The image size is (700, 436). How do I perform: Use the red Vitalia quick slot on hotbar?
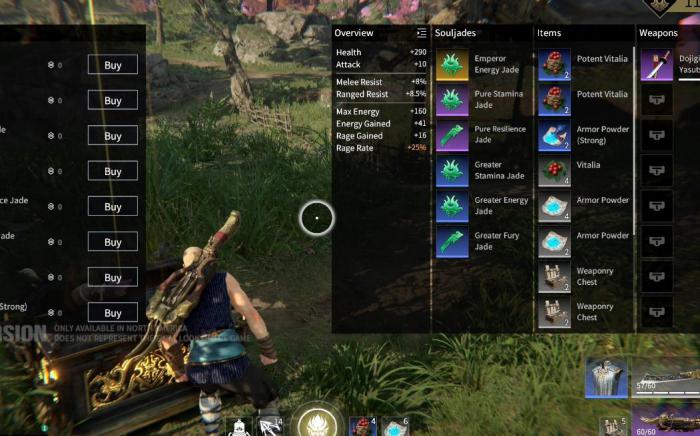[x=362, y=426]
